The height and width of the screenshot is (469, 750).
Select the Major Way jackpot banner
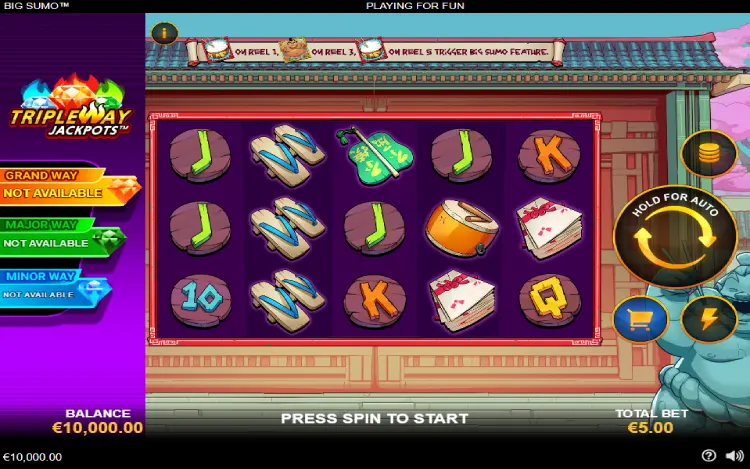click(62, 236)
